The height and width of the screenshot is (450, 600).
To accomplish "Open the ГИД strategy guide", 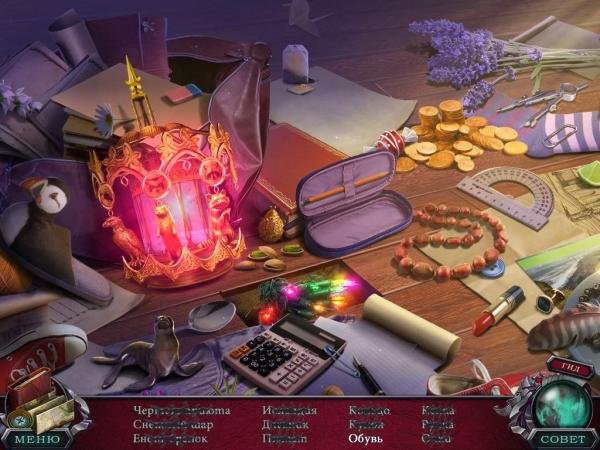I will [569, 367].
